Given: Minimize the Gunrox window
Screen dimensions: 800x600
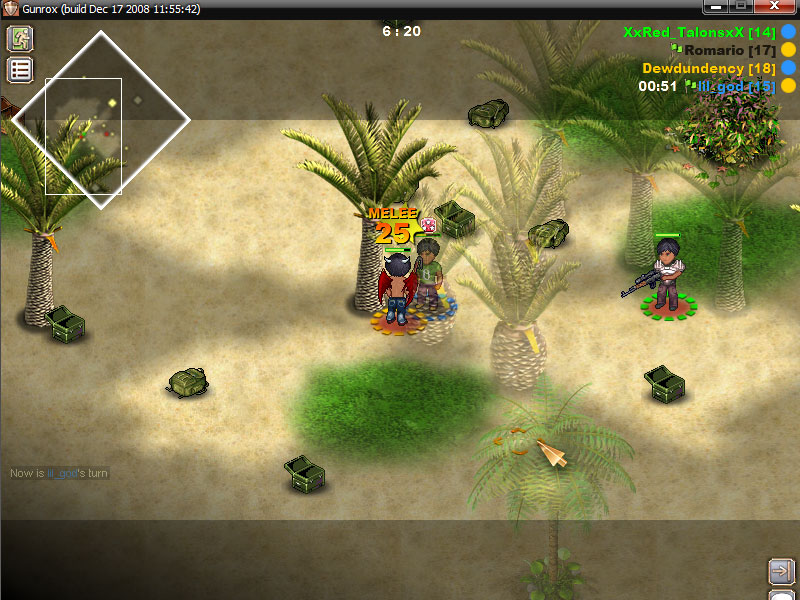Looking at the screenshot, I should [714, 8].
